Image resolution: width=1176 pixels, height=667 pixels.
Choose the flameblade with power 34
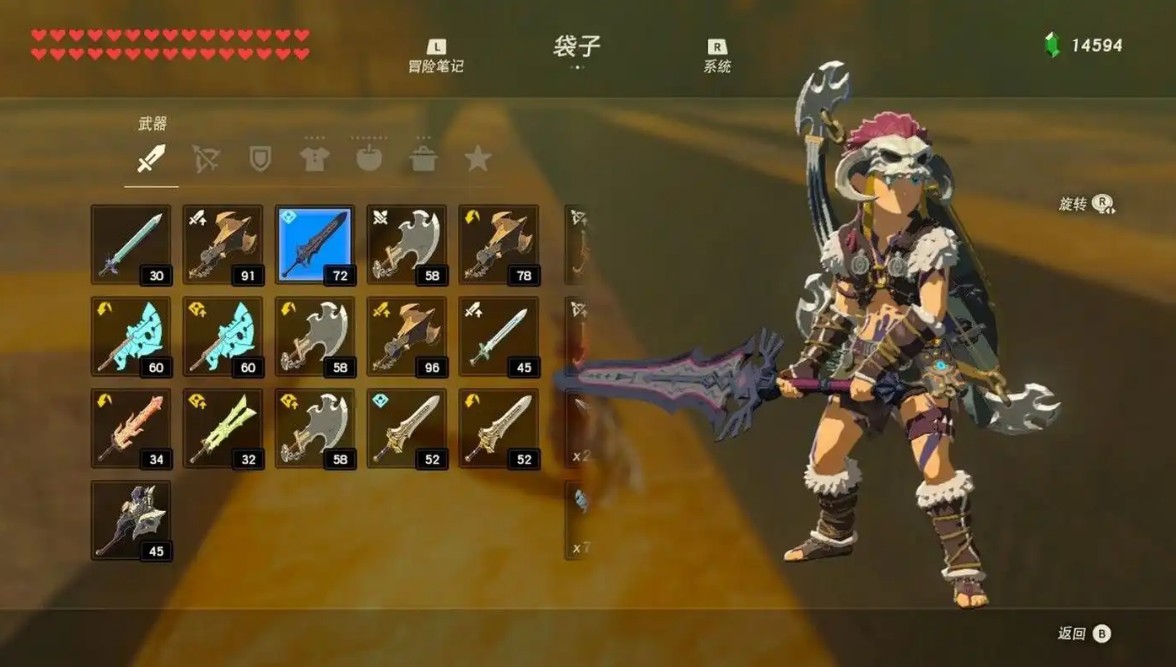coord(131,429)
